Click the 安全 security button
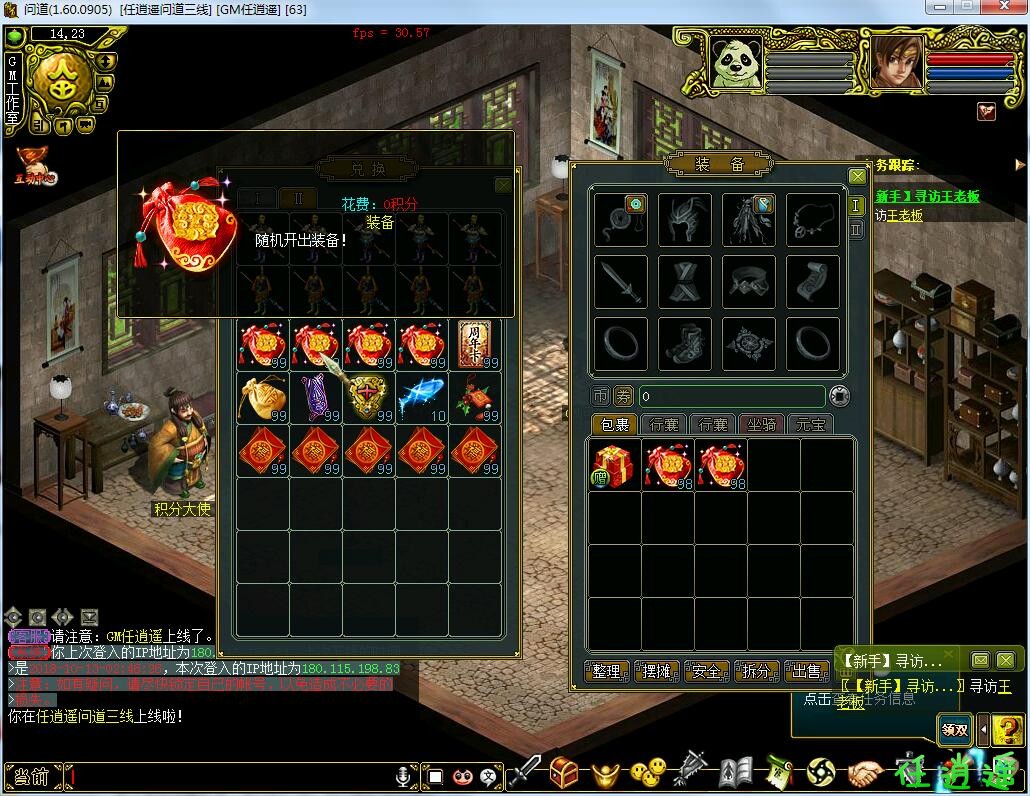 click(707, 671)
